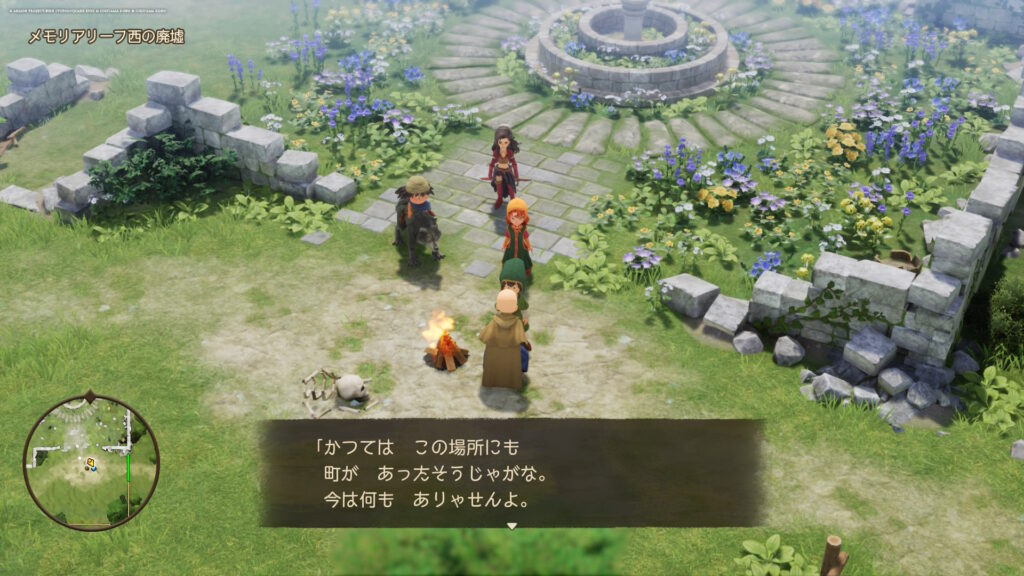The image size is (1024, 576).
Task: Open the circular minimap
Action: point(91,462)
